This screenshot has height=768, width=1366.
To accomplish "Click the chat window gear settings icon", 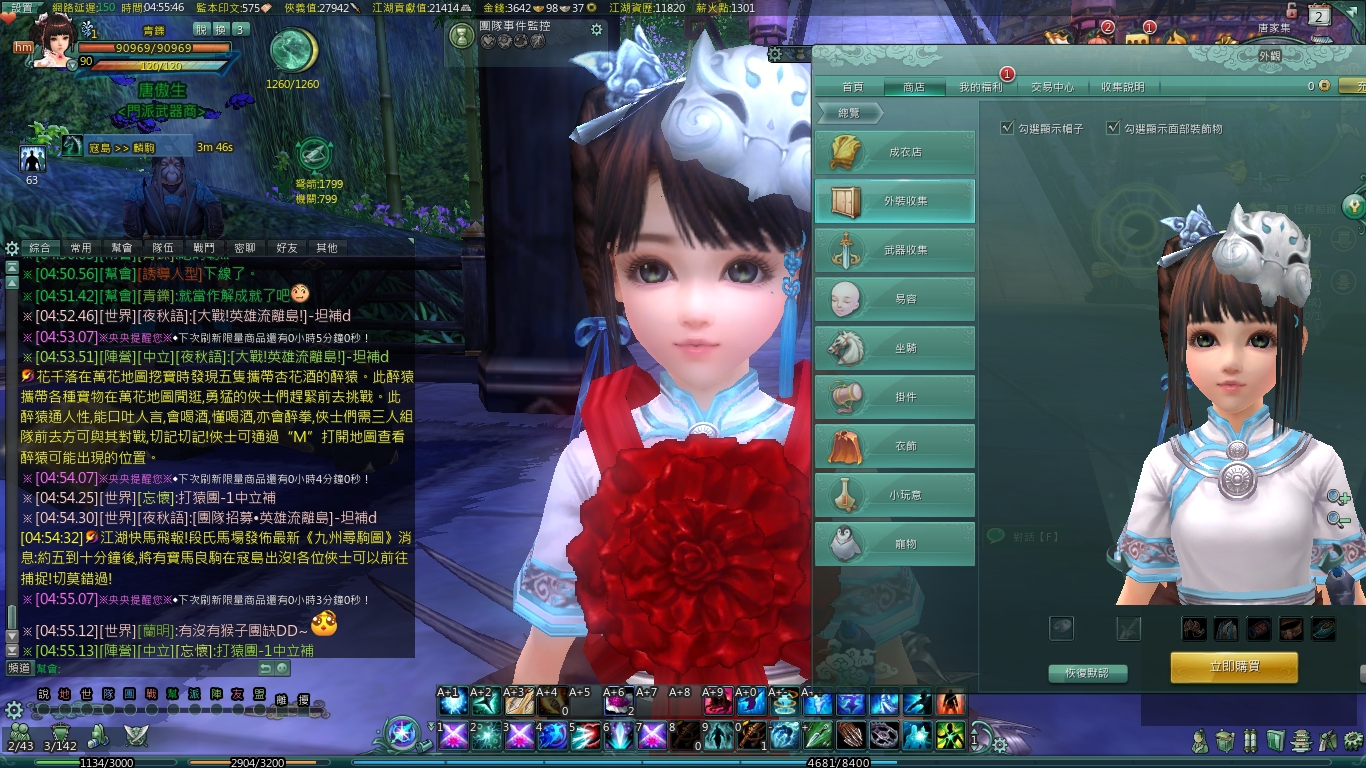I will (12, 247).
